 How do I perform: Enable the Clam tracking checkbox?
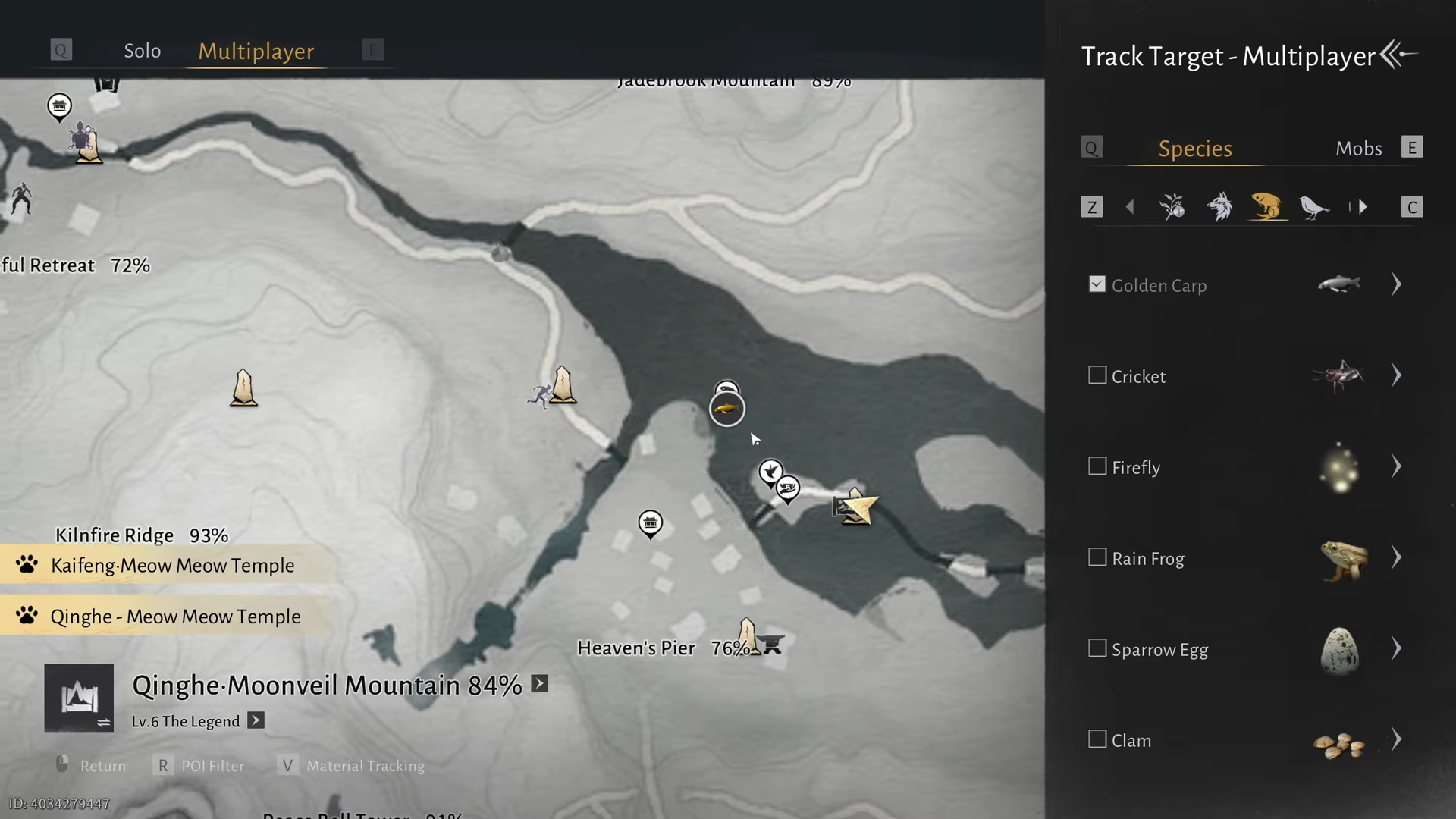coord(1097,739)
